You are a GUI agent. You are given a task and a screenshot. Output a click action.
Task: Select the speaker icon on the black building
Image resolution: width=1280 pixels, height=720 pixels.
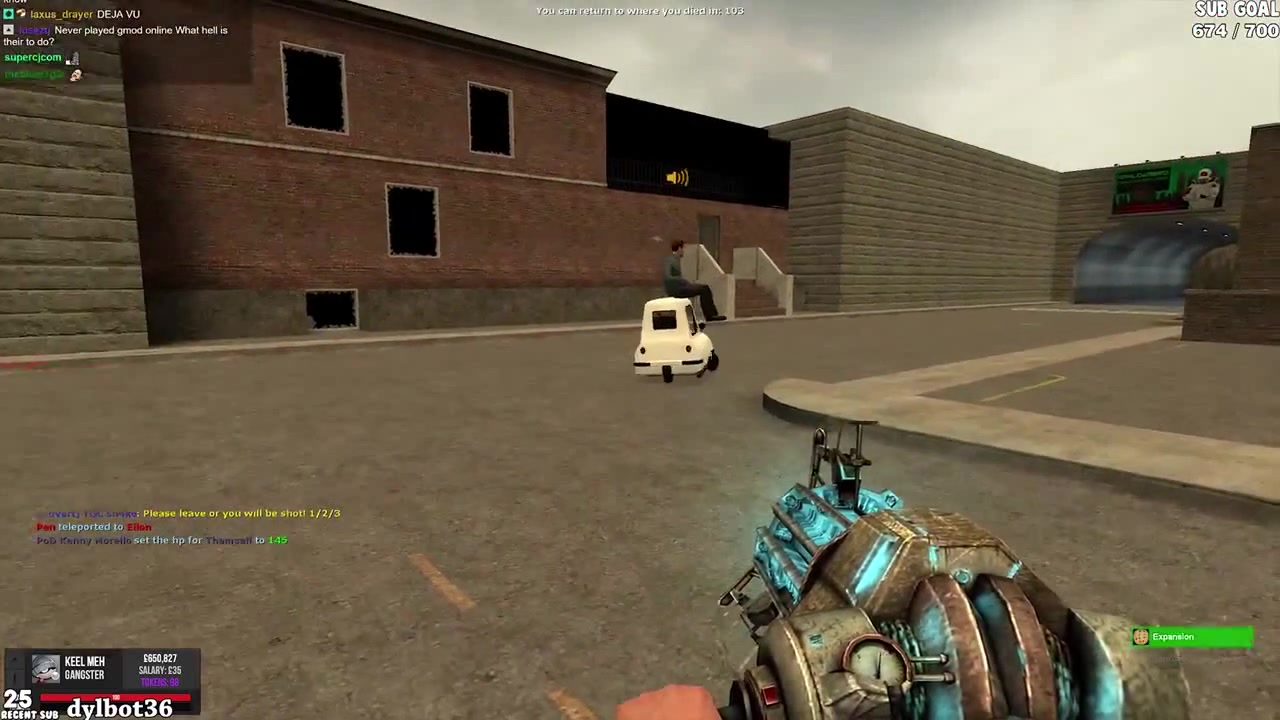pos(676,177)
